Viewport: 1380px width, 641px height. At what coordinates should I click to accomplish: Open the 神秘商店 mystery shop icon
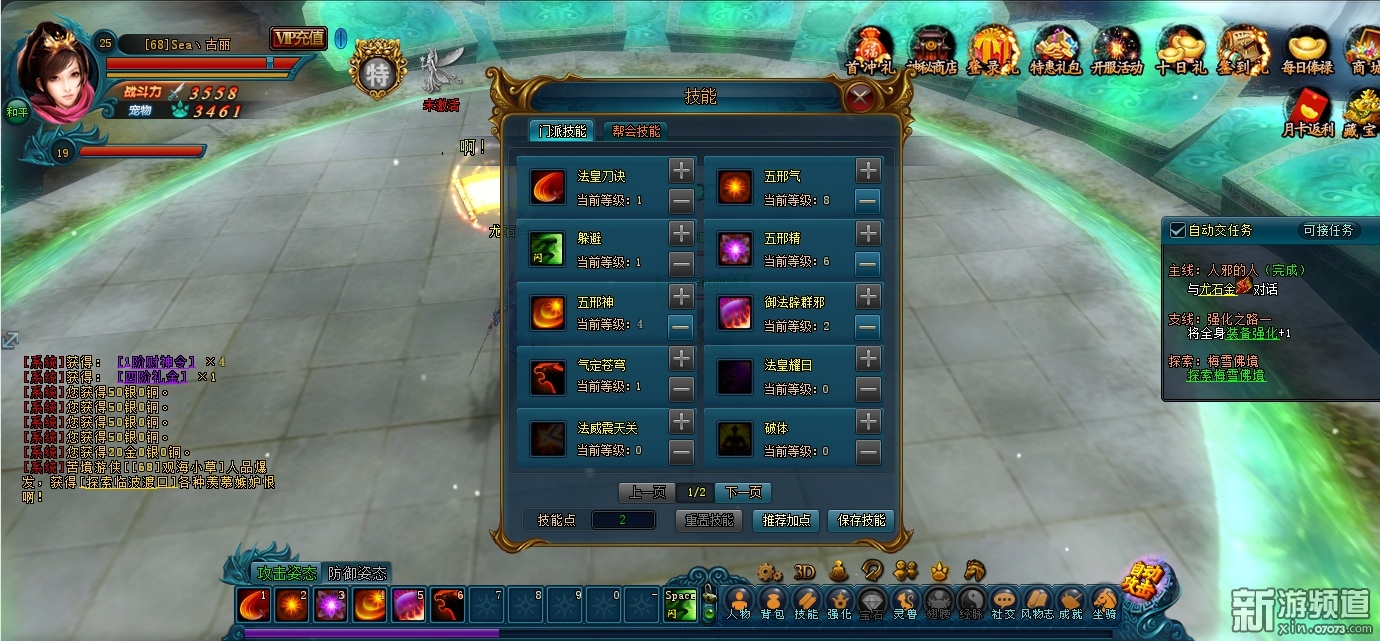click(x=931, y=50)
